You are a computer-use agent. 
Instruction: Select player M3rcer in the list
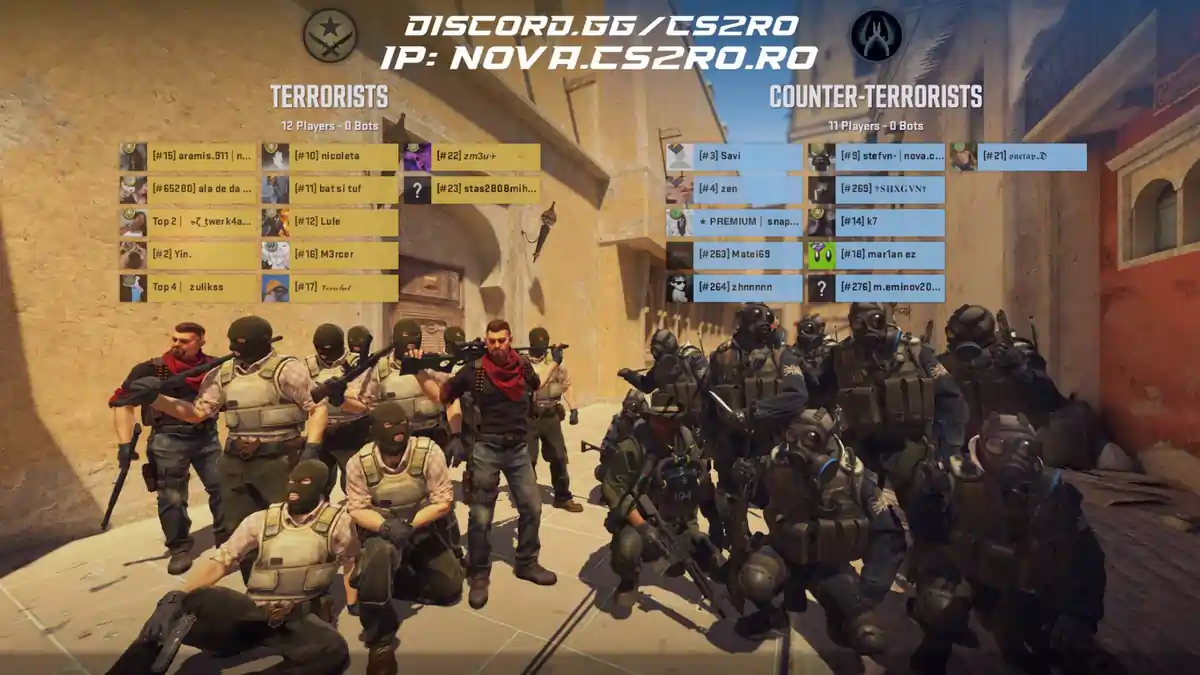(x=330, y=255)
